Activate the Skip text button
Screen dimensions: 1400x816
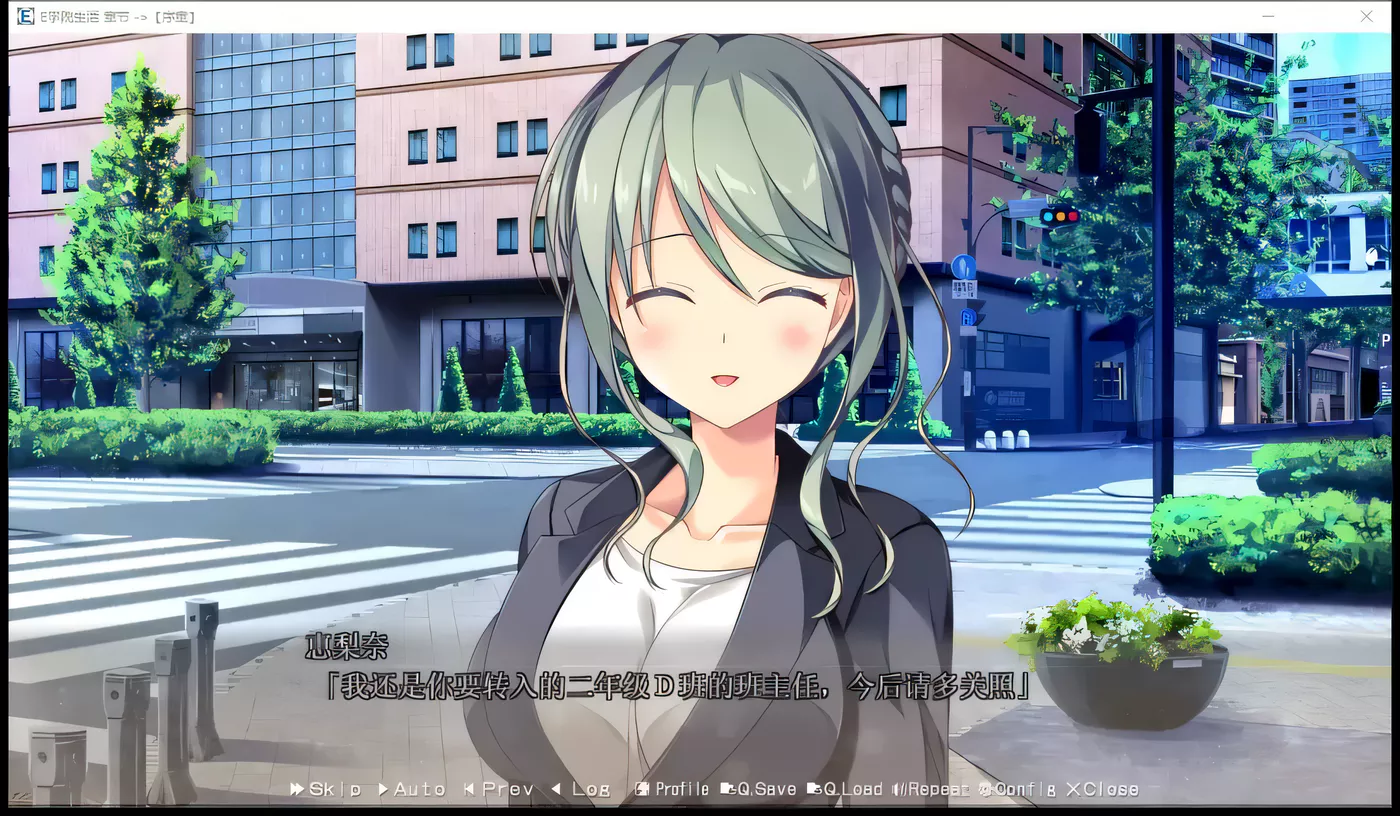326,789
